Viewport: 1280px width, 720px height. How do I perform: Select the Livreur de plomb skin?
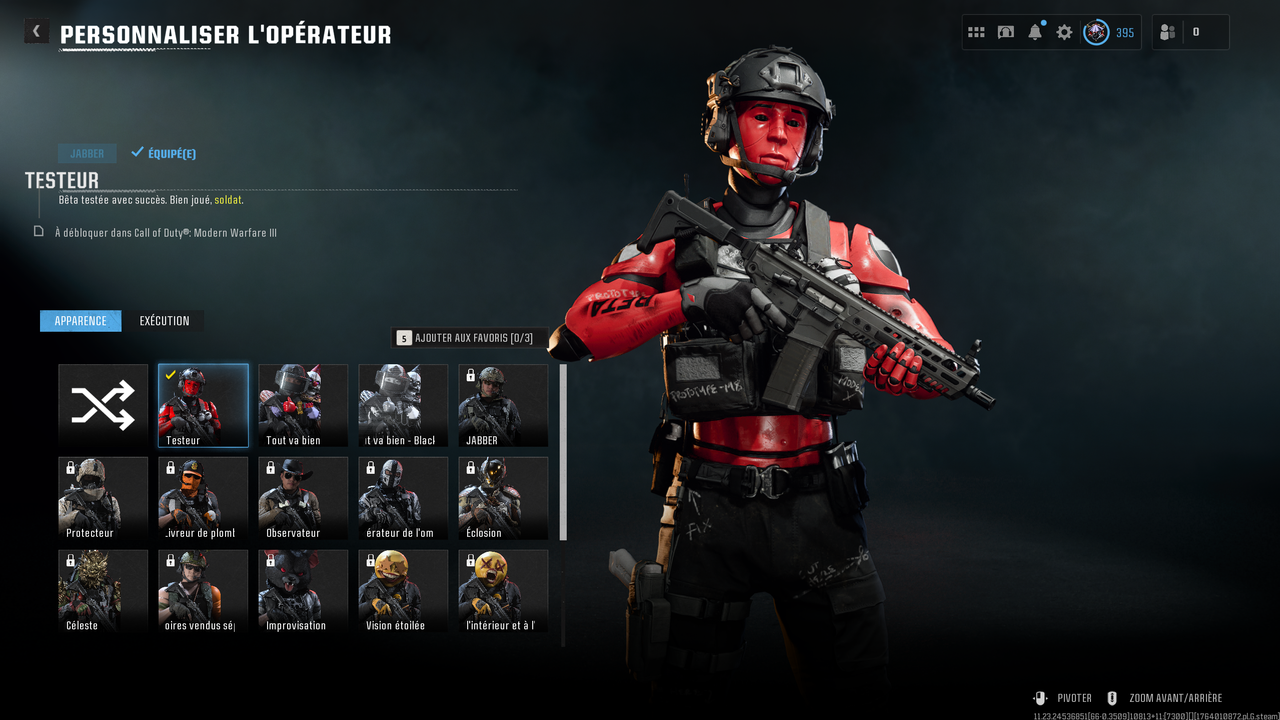(x=203, y=498)
